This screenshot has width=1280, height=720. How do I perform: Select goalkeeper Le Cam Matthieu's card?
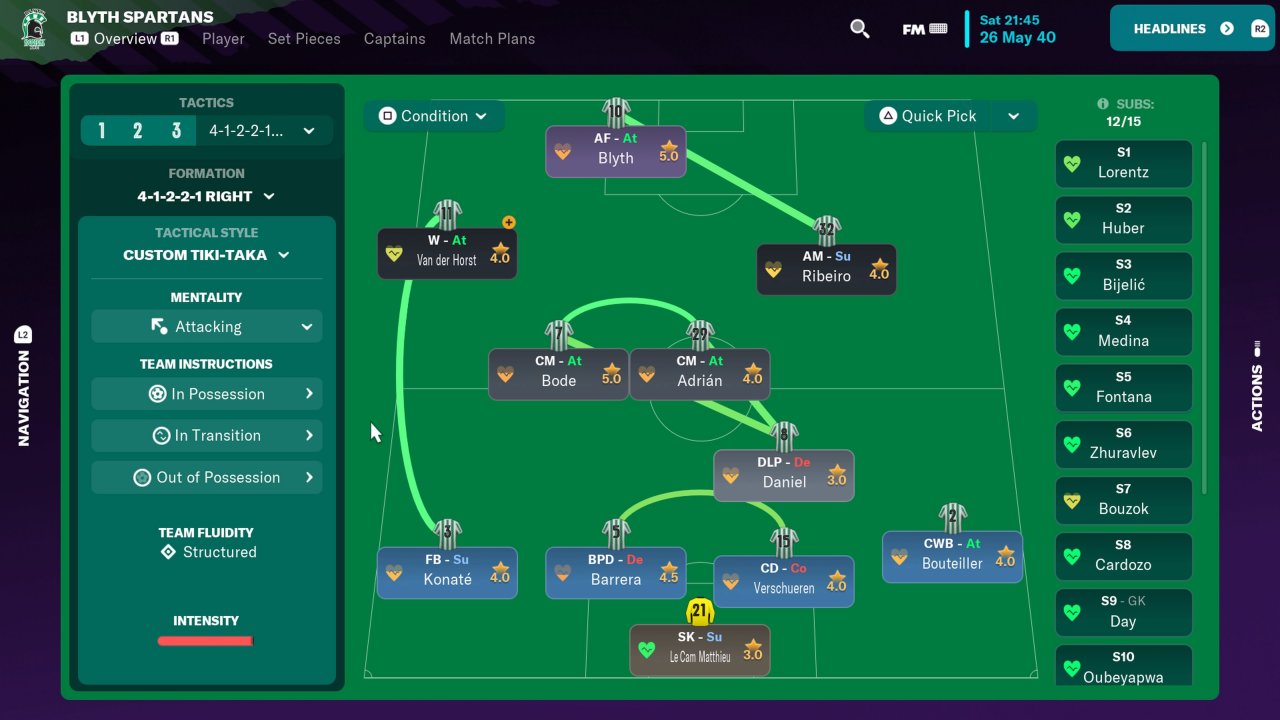pos(699,650)
